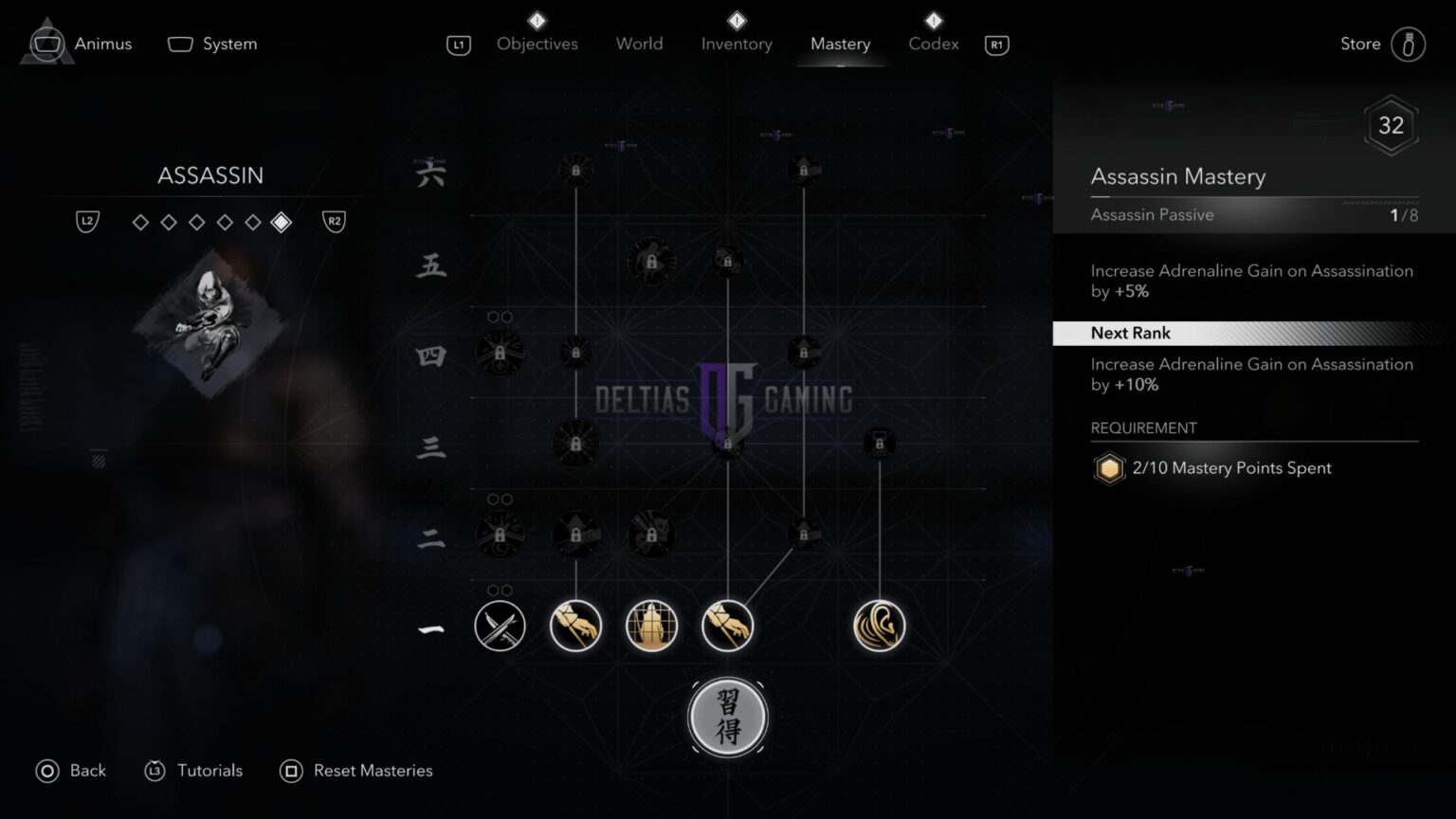
Task: Open the hidden blade assassination node
Action: (x=576, y=626)
